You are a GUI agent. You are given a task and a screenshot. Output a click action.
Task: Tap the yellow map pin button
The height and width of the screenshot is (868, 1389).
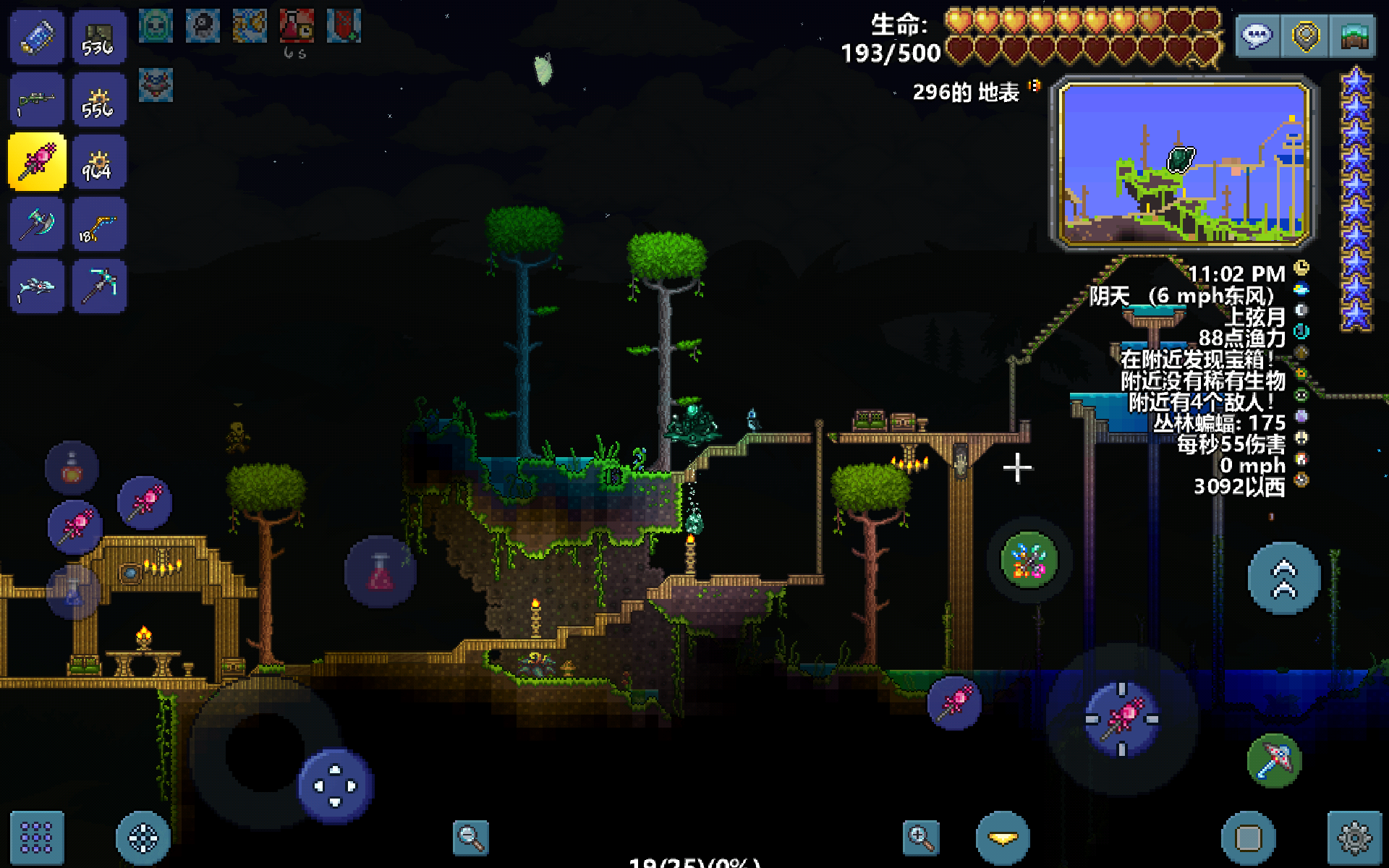coord(1306,36)
